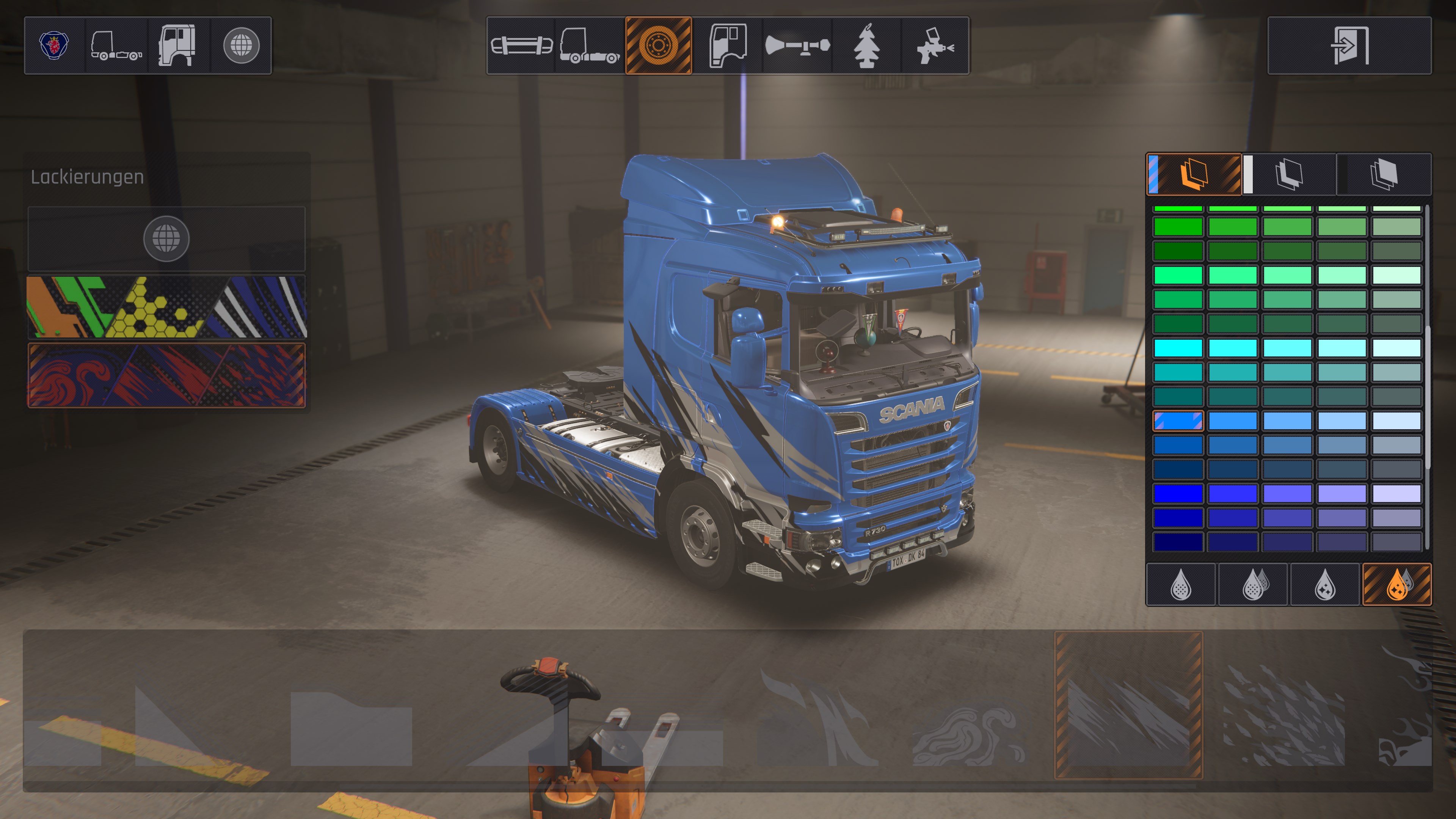The image size is (1456, 819).
Task: Switch to the front bumper bar tab
Action: click(521, 45)
